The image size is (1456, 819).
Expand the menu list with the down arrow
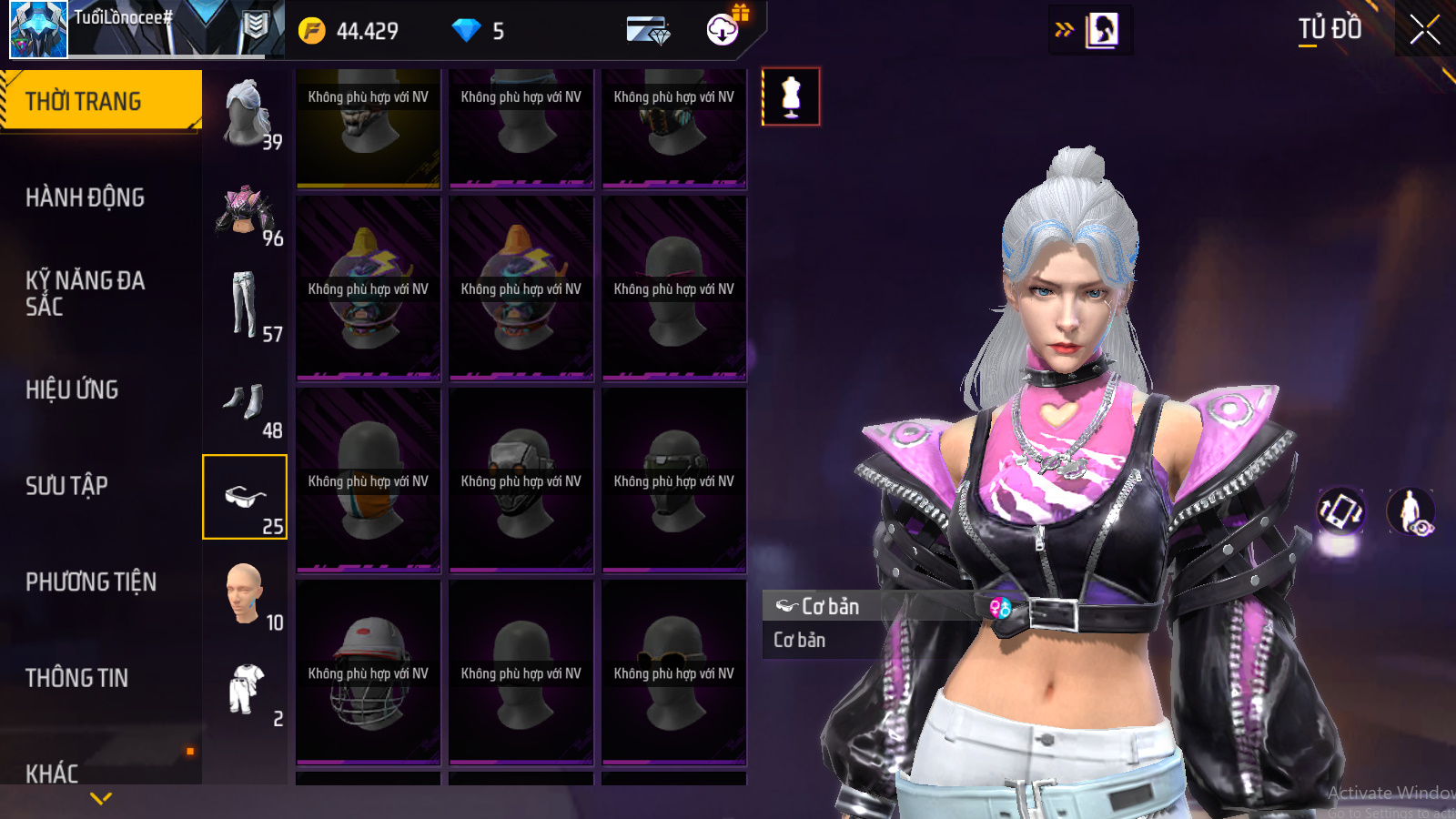[101, 798]
